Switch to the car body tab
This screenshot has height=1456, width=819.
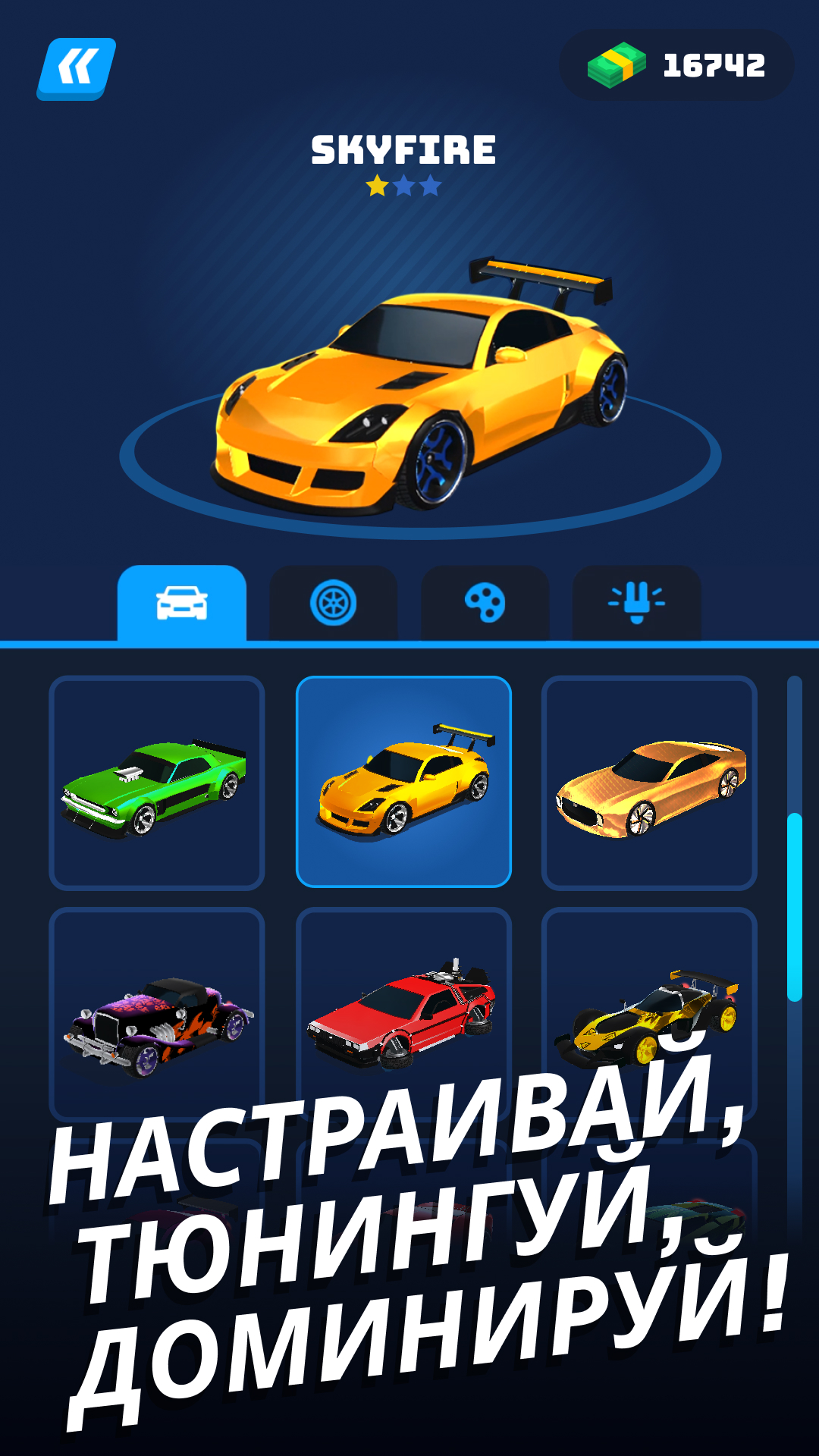182,604
